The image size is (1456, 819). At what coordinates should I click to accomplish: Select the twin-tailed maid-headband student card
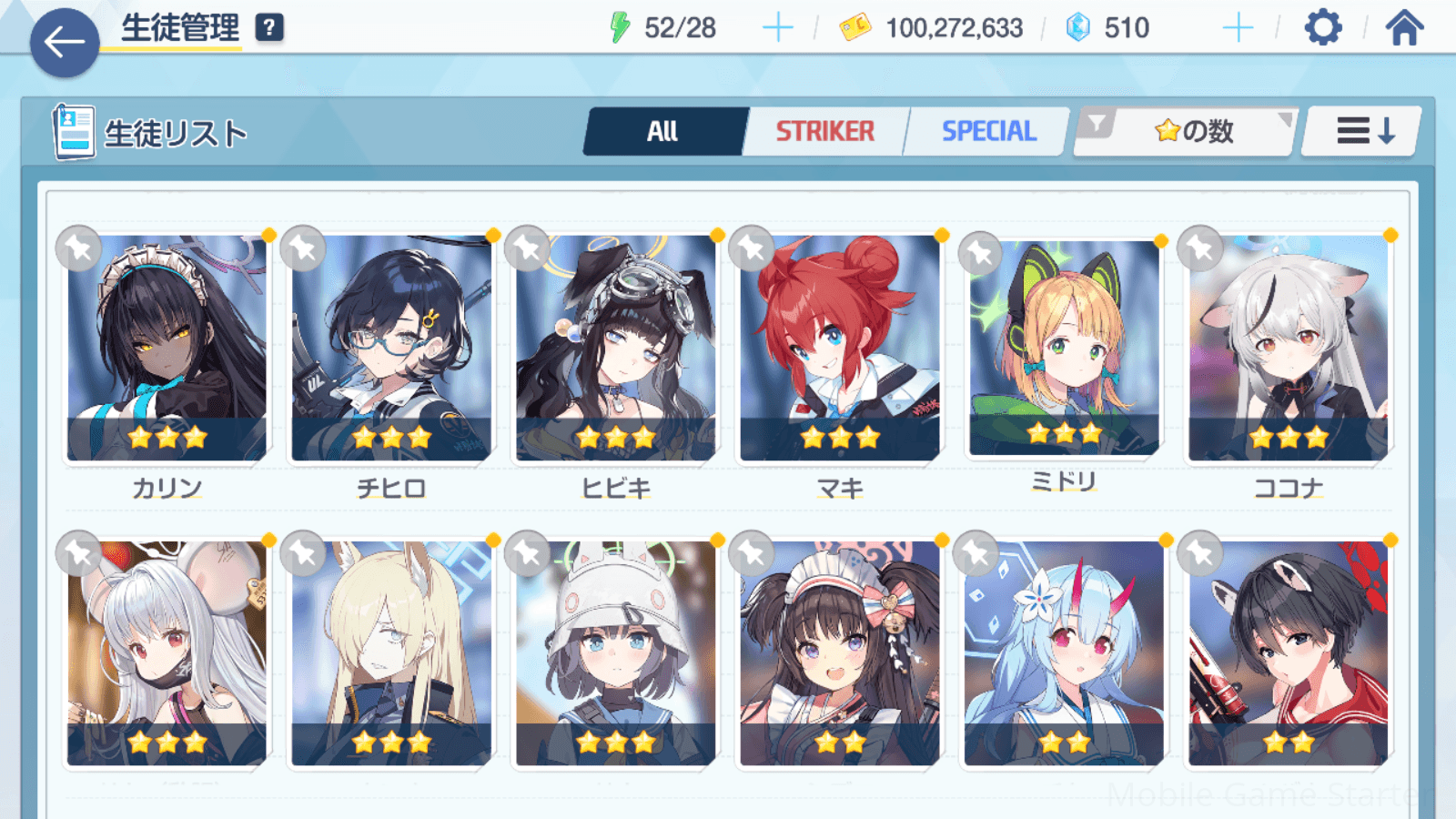click(840, 653)
